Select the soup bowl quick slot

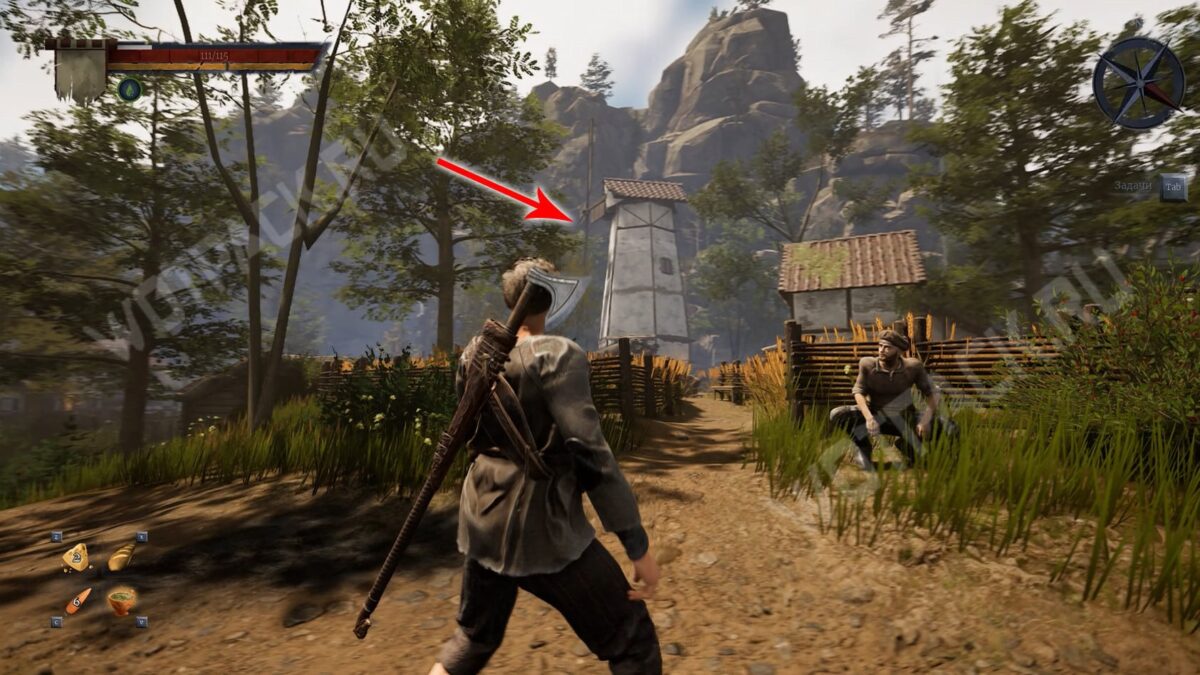(122, 600)
